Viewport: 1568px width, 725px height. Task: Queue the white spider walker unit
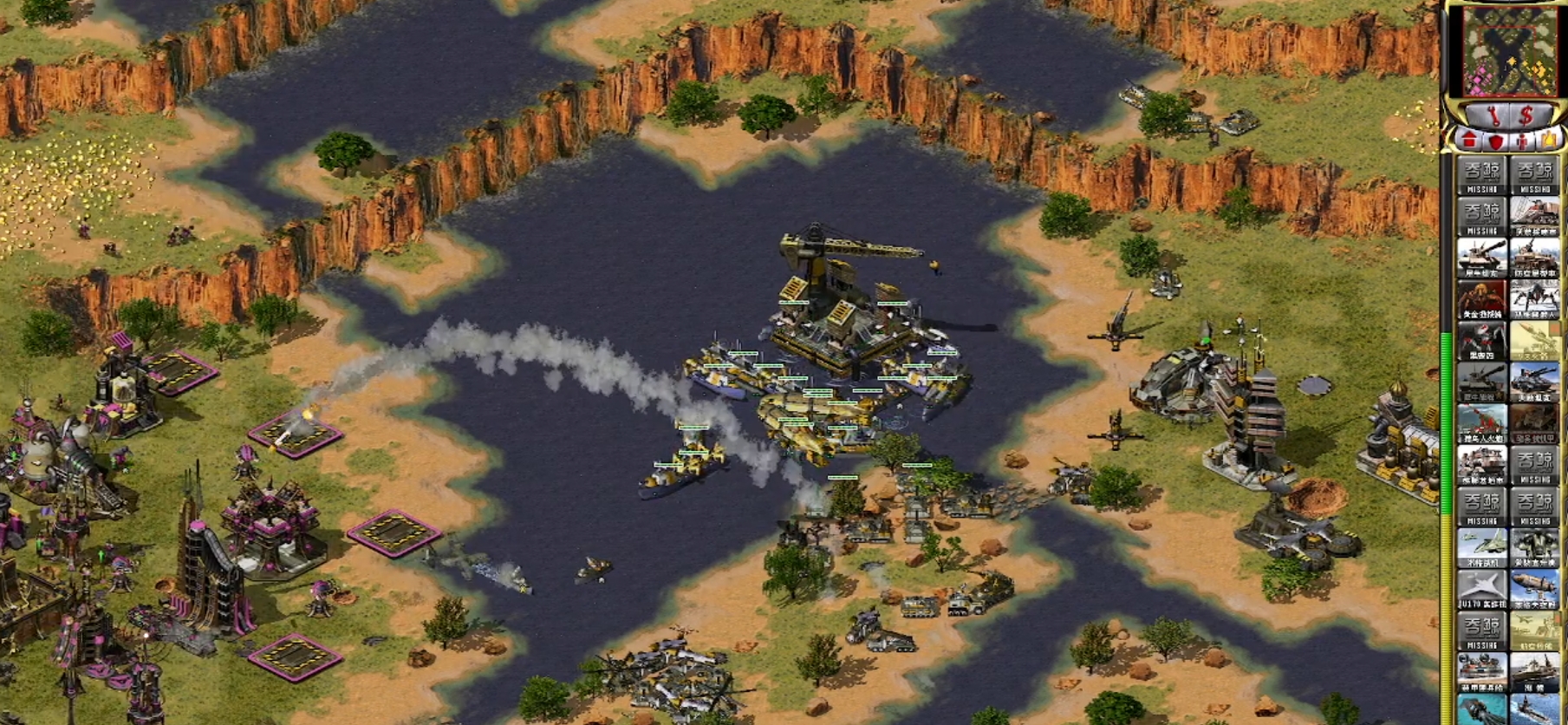[1534, 299]
